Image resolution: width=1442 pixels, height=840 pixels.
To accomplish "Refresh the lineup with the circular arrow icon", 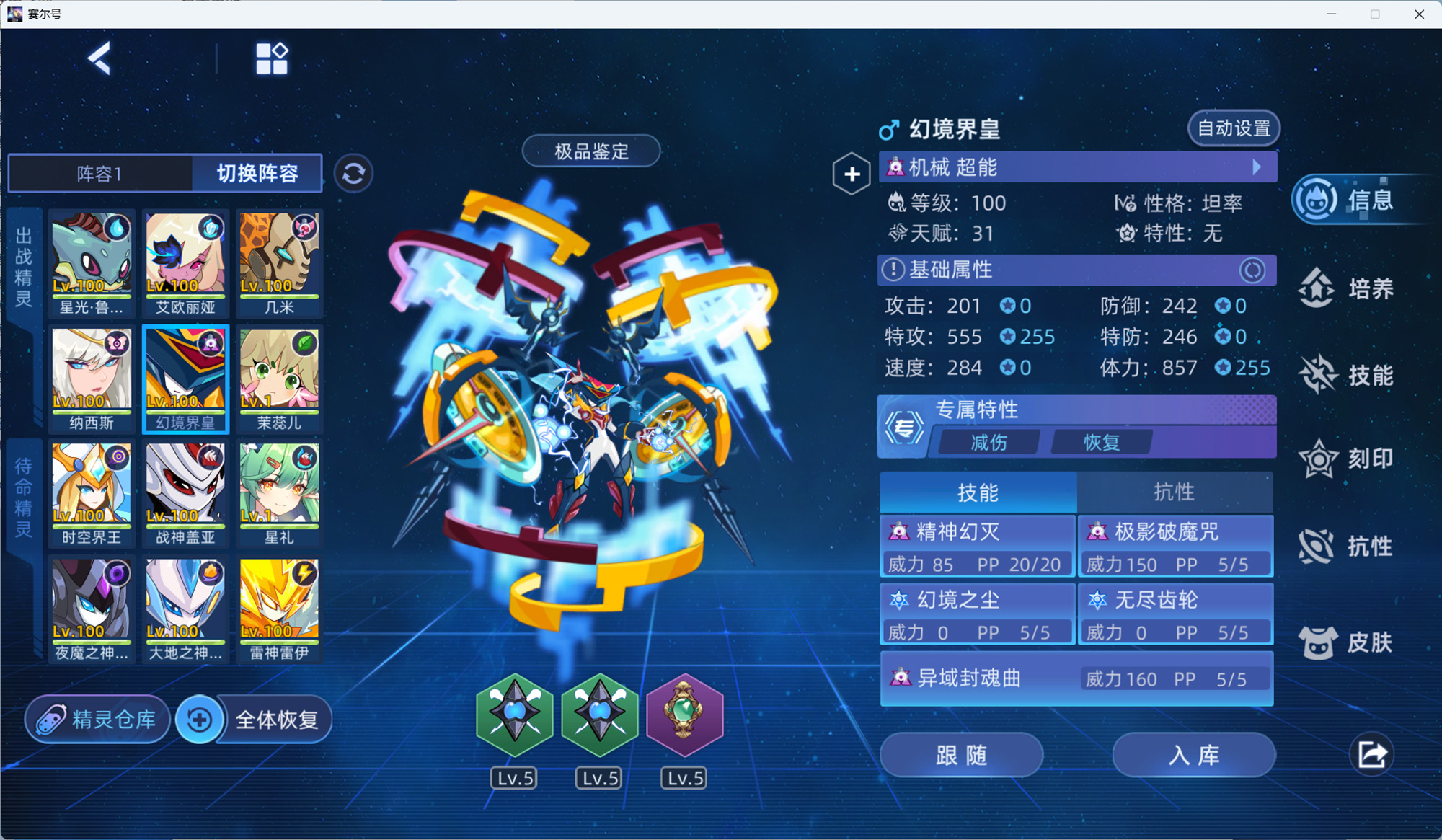I will [353, 174].
